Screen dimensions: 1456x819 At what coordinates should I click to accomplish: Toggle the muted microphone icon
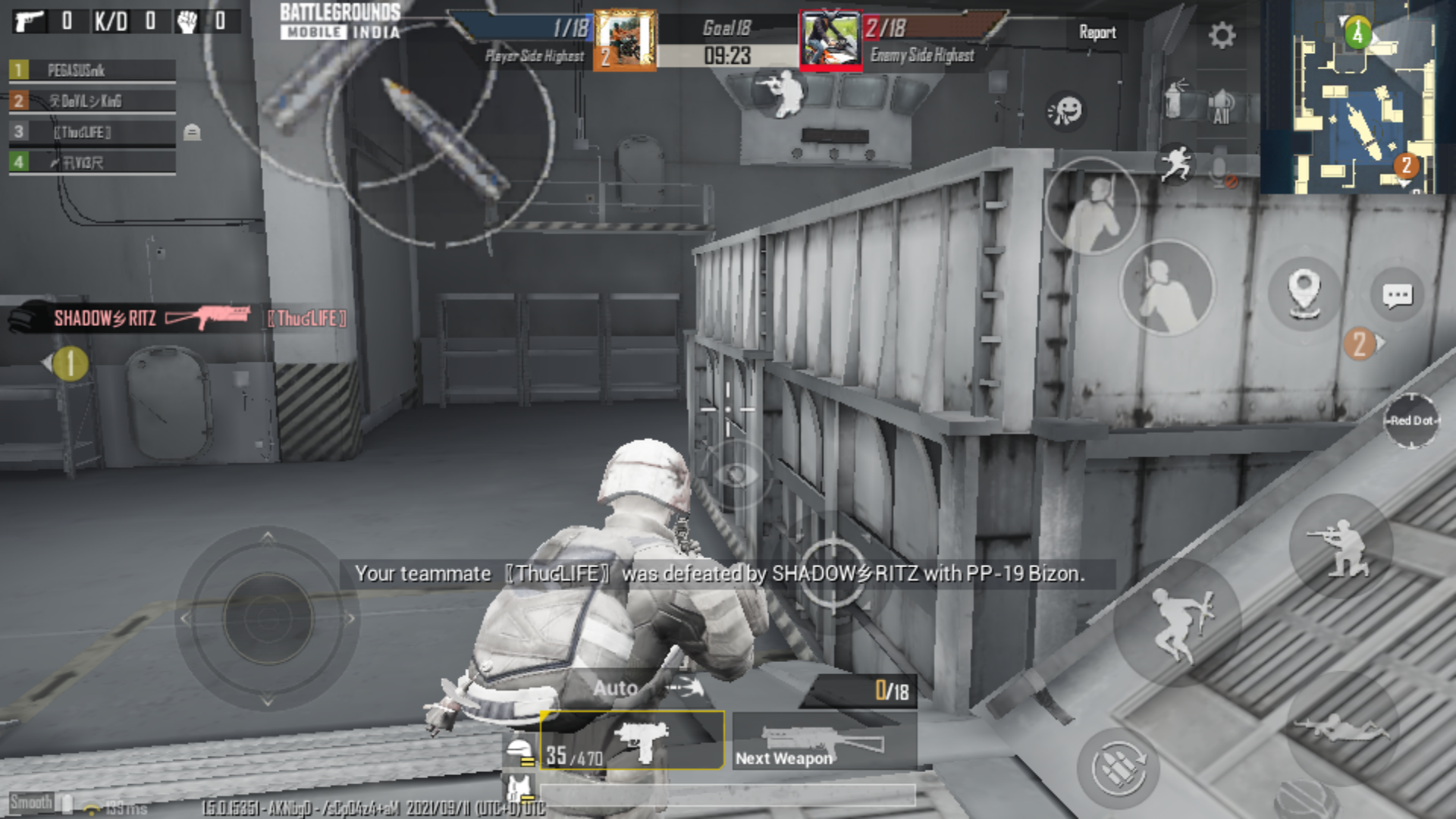tap(1222, 174)
